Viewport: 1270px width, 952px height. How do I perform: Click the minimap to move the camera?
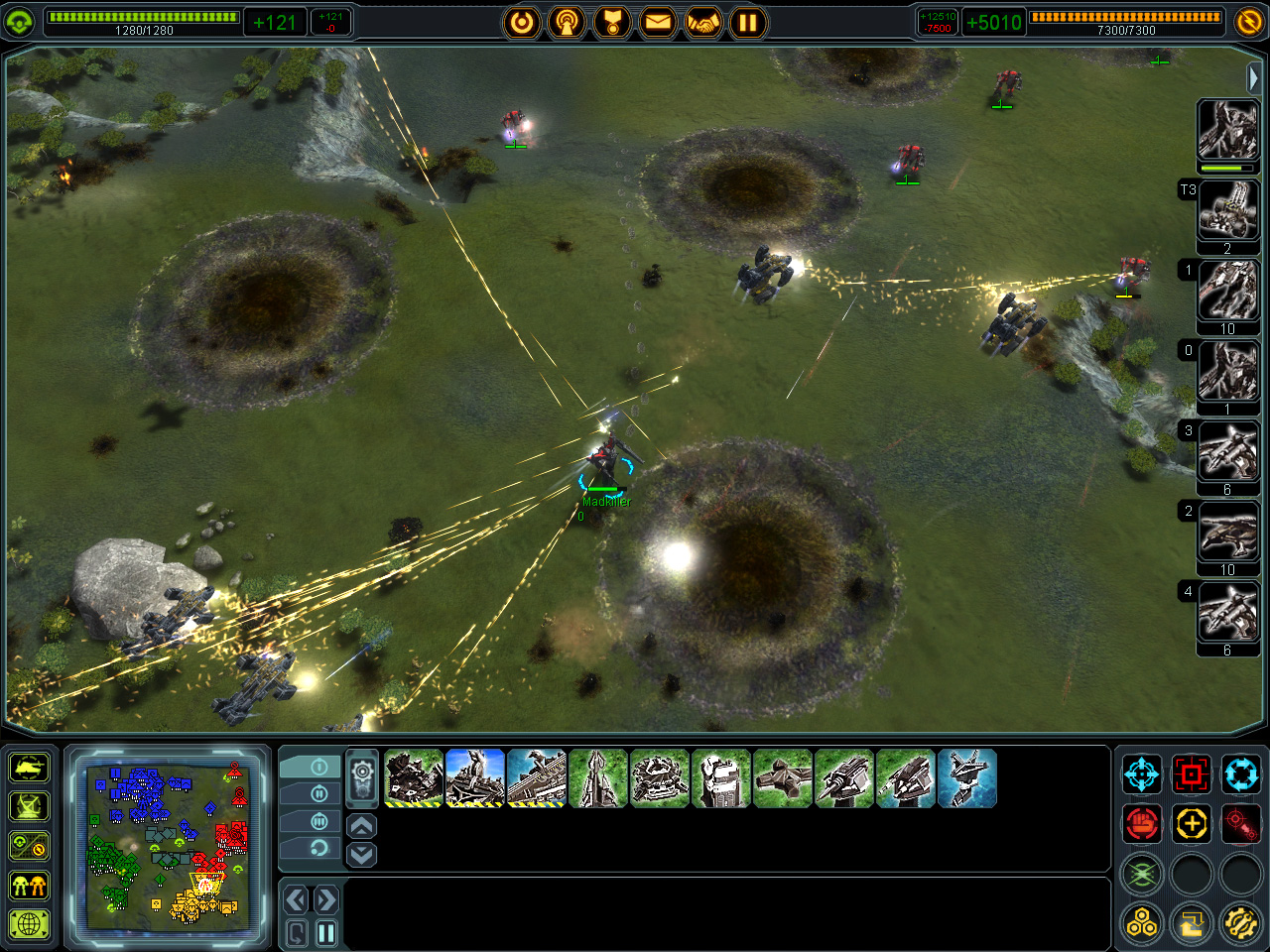coord(167,846)
